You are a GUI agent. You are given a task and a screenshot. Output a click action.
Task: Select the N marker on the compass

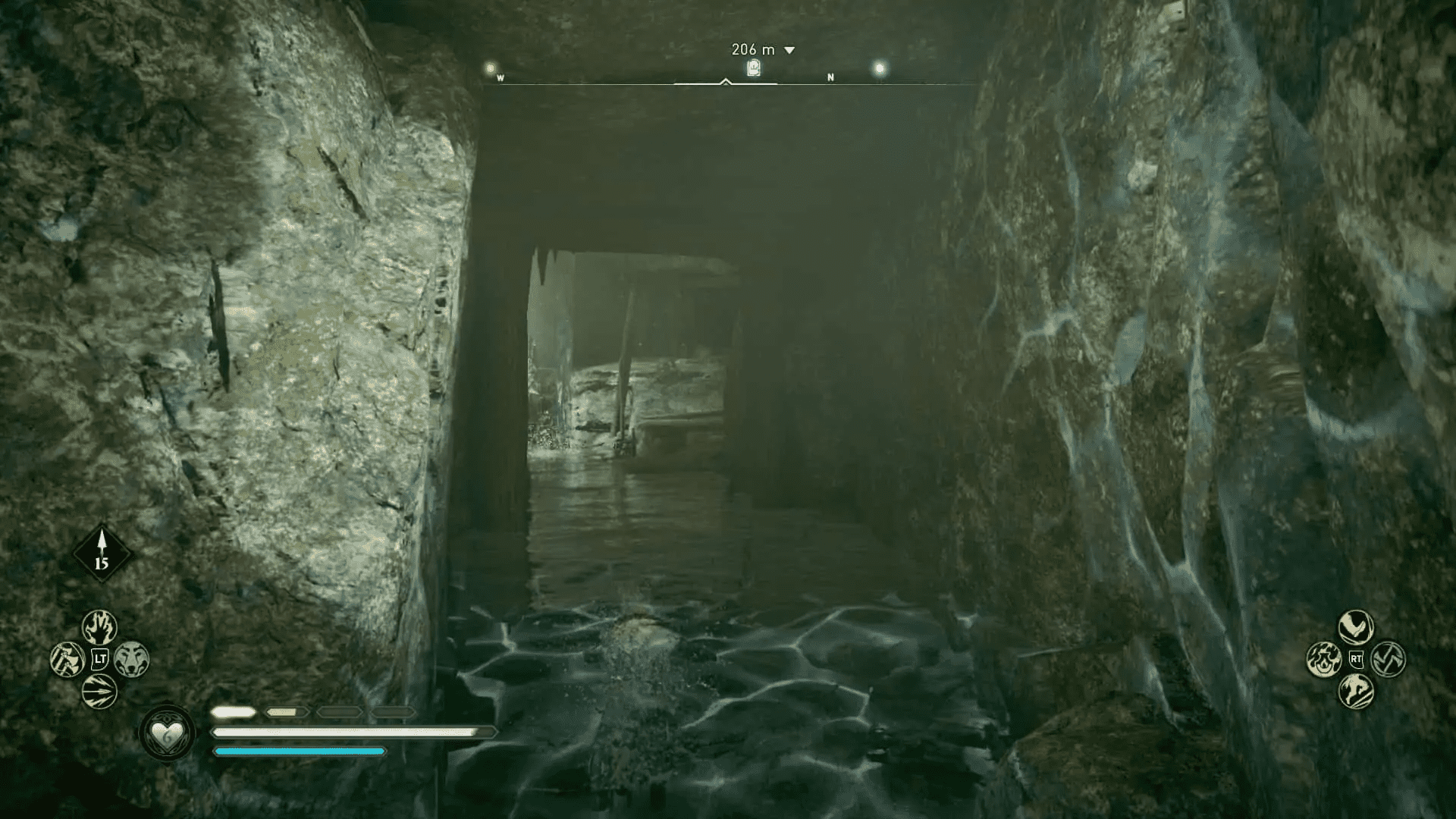coord(831,77)
